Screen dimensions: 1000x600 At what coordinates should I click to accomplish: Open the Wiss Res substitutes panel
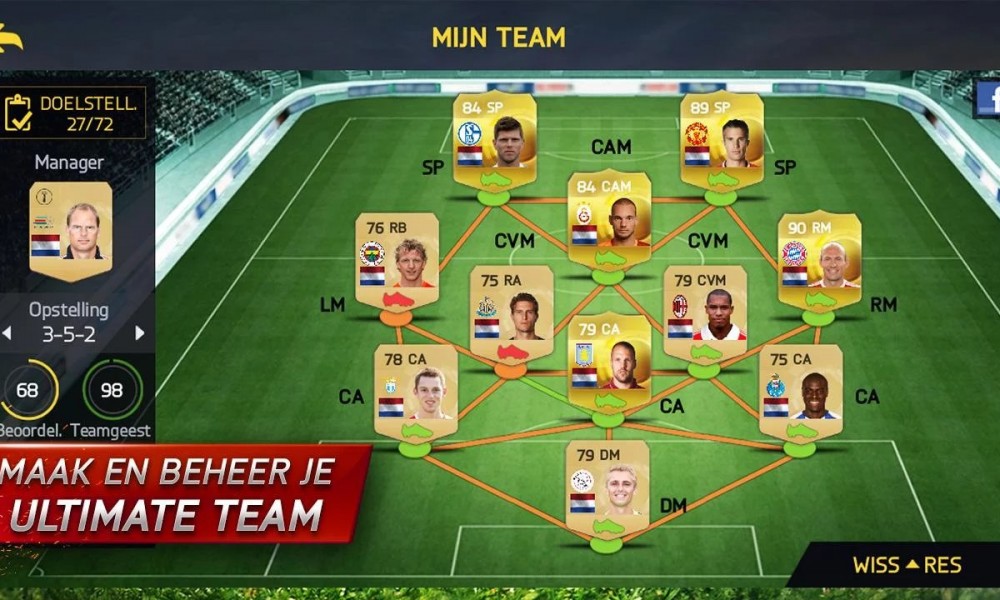pyautogui.click(x=905, y=565)
